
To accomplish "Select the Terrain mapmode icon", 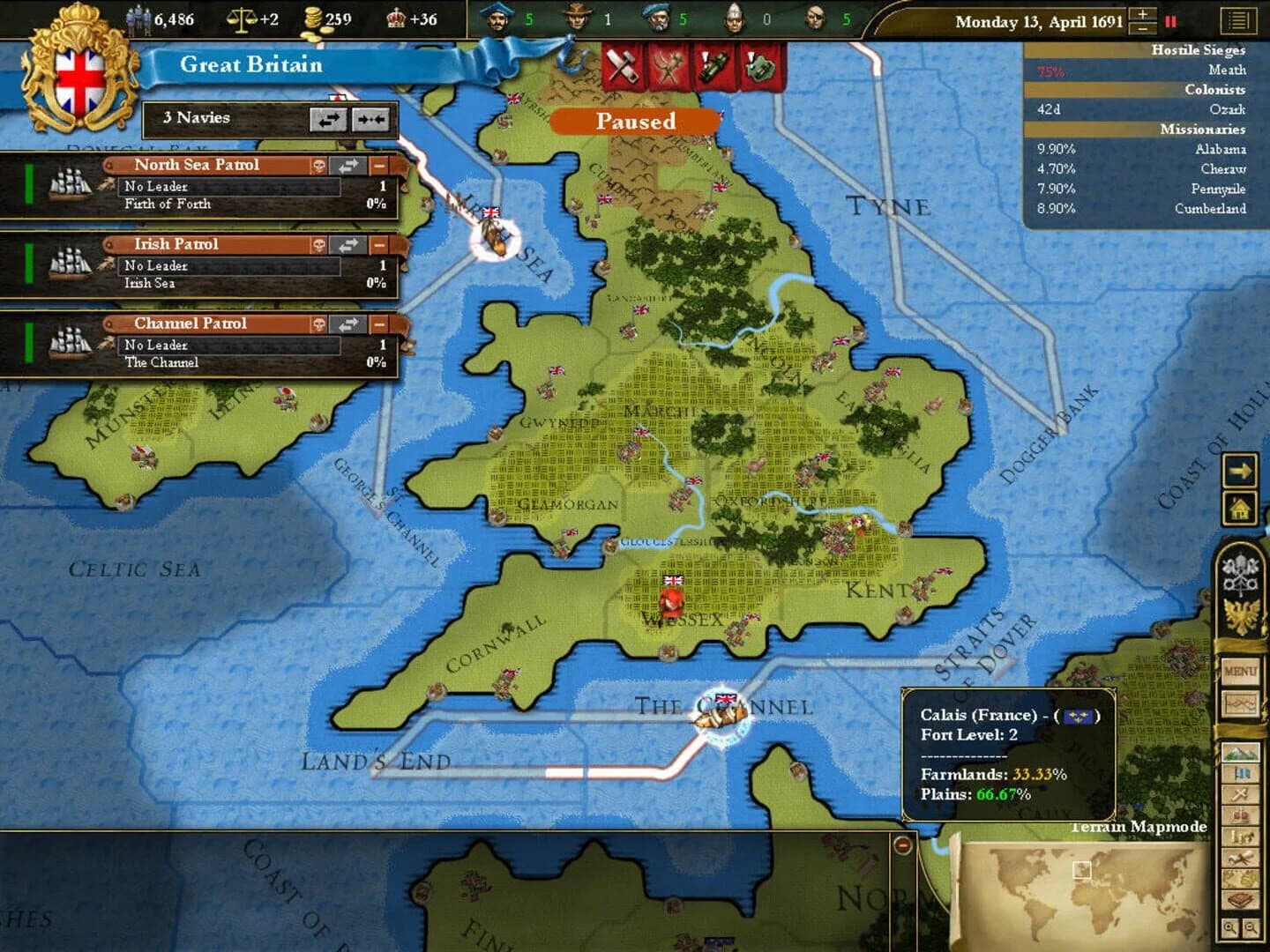I will tap(1241, 754).
